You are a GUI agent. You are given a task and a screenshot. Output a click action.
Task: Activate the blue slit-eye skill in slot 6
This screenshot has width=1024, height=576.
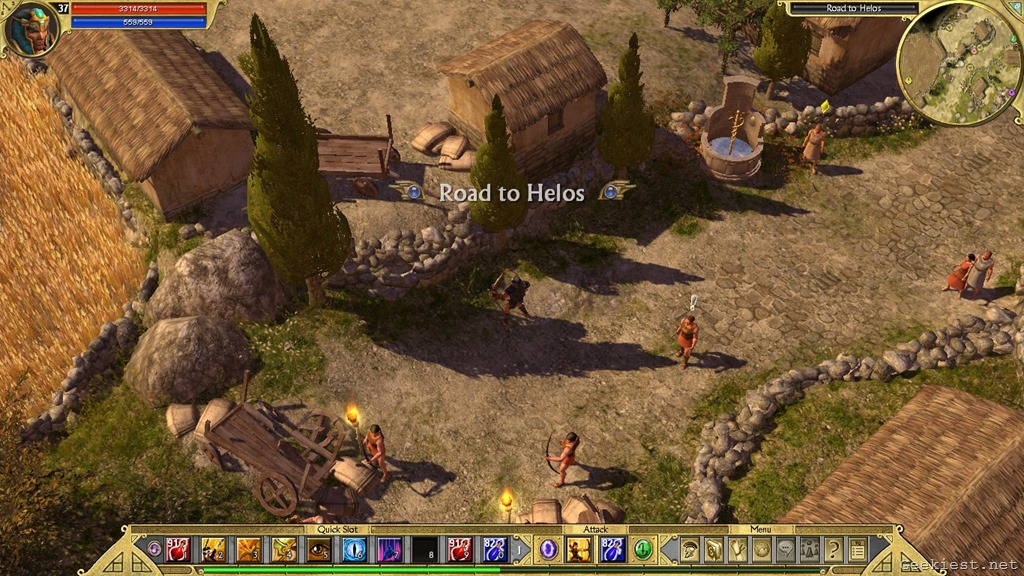click(x=354, y=548)
